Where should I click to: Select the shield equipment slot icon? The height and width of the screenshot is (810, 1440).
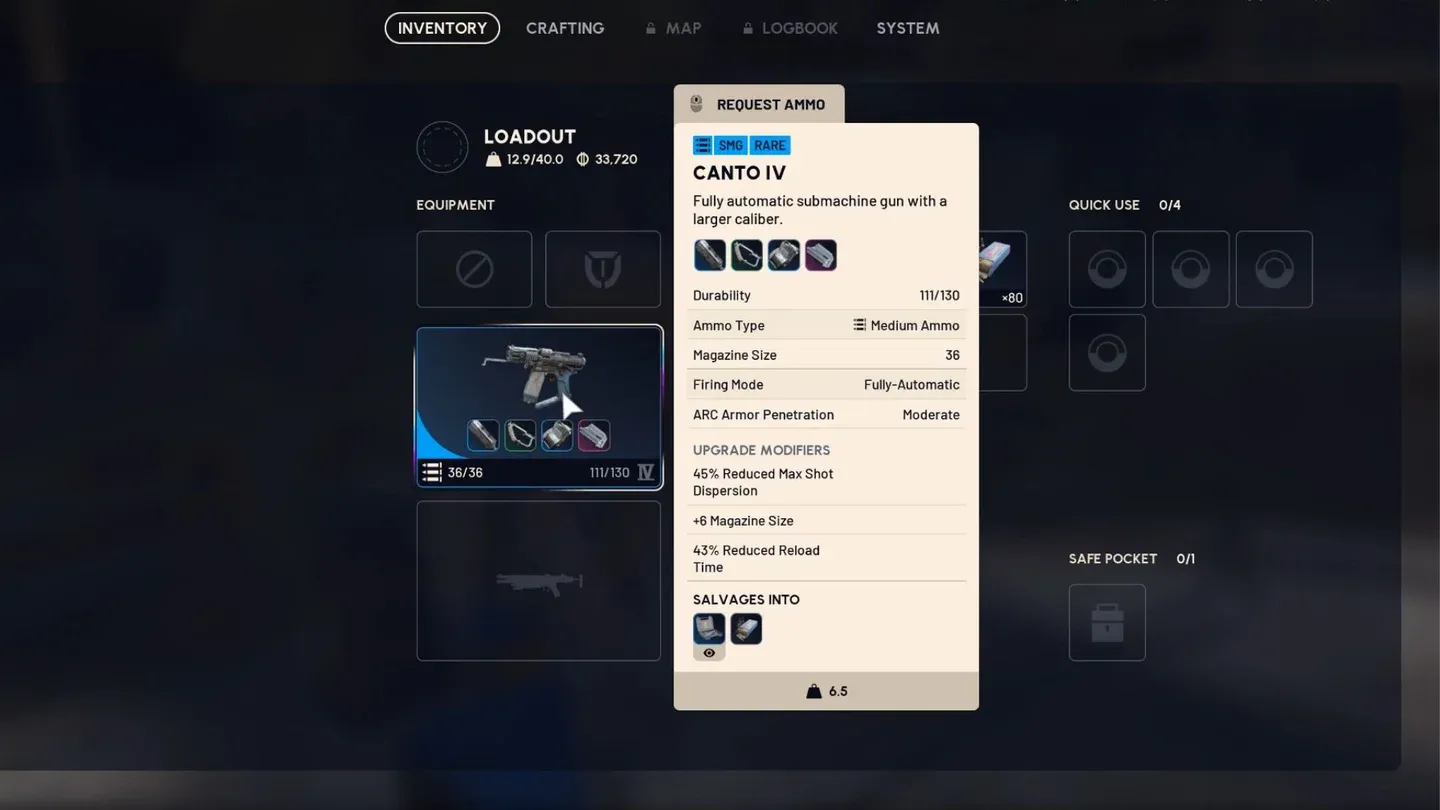pos(602,269)
